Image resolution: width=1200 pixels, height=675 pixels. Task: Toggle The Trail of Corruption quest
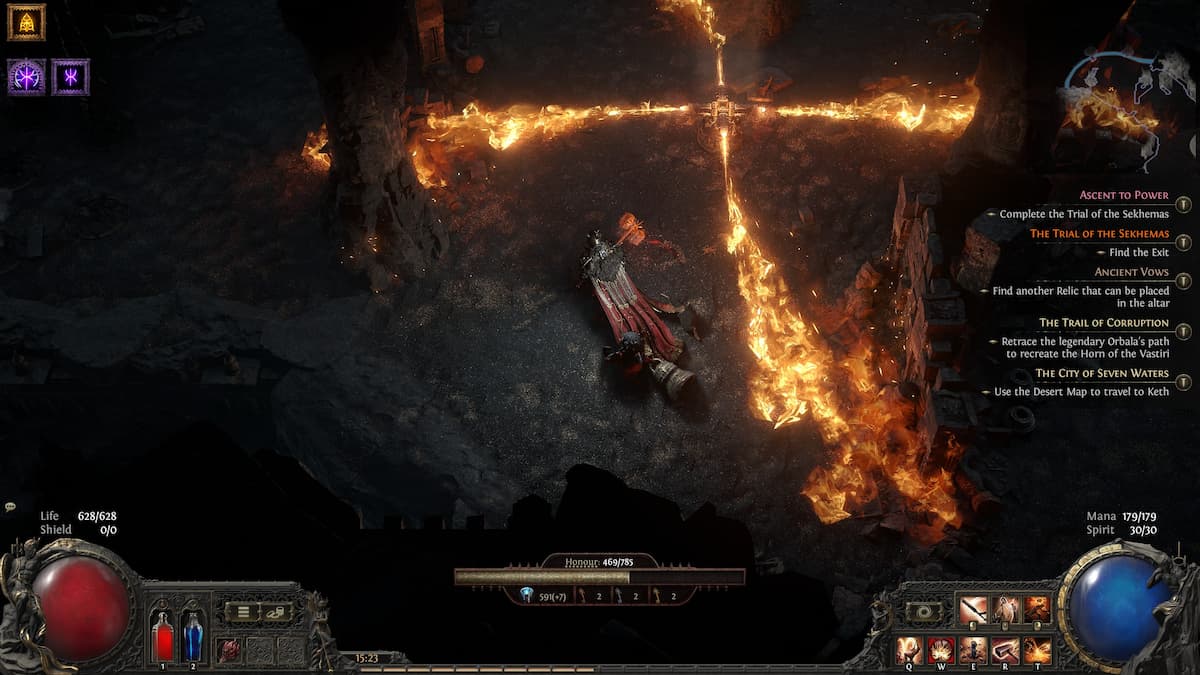[x=1184, y=331]
